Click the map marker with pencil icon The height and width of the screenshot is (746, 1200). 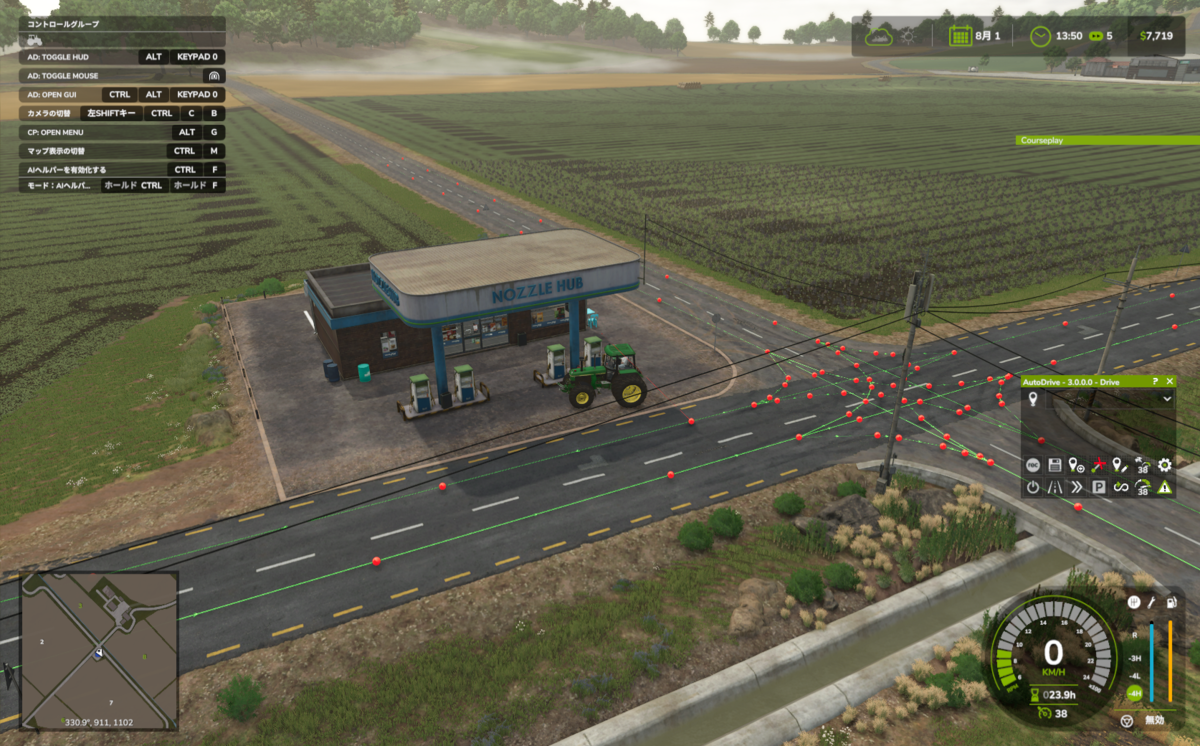point(1121,465)
